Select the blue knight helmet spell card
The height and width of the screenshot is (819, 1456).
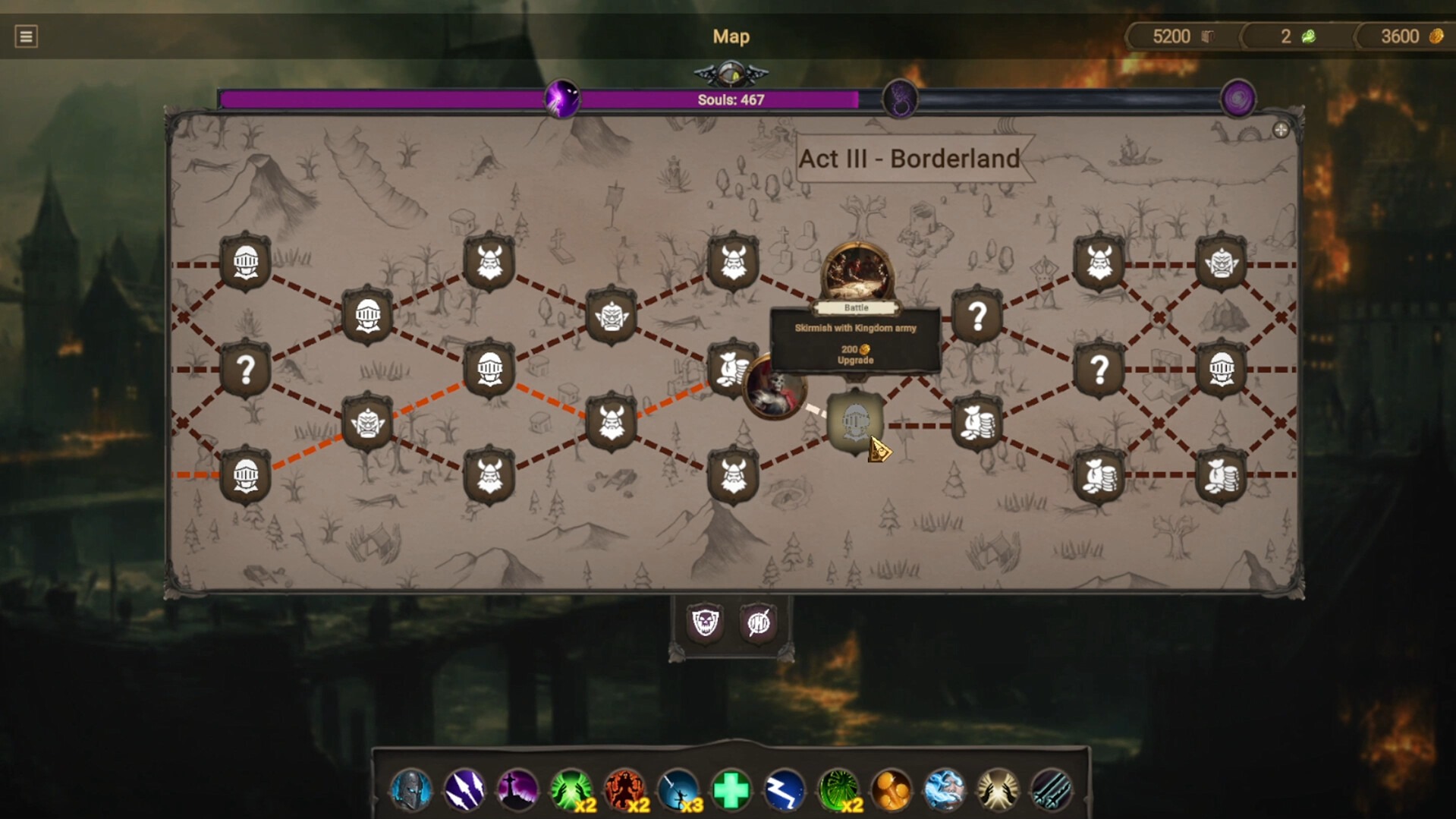tap(410, 789)
